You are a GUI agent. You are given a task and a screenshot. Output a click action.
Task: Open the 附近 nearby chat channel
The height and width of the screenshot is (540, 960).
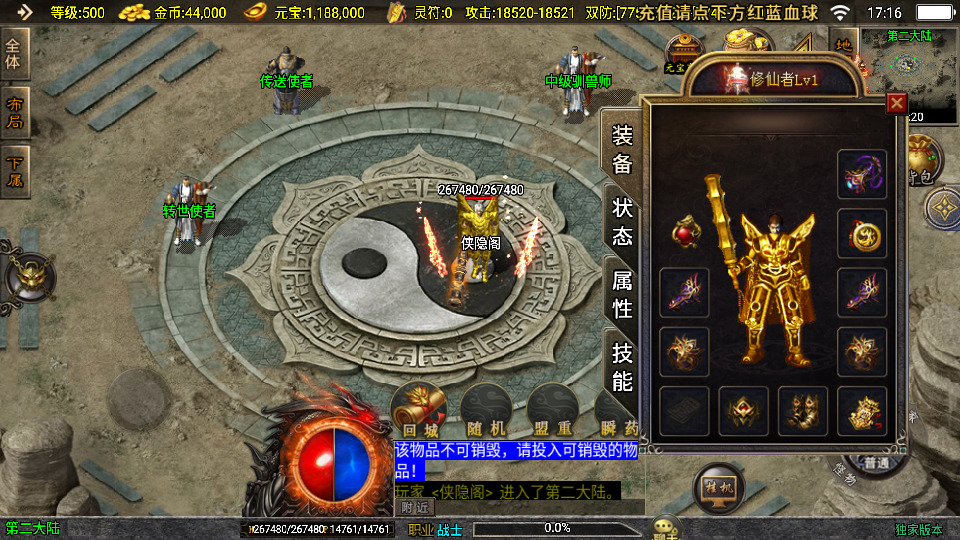click(416, 507)
